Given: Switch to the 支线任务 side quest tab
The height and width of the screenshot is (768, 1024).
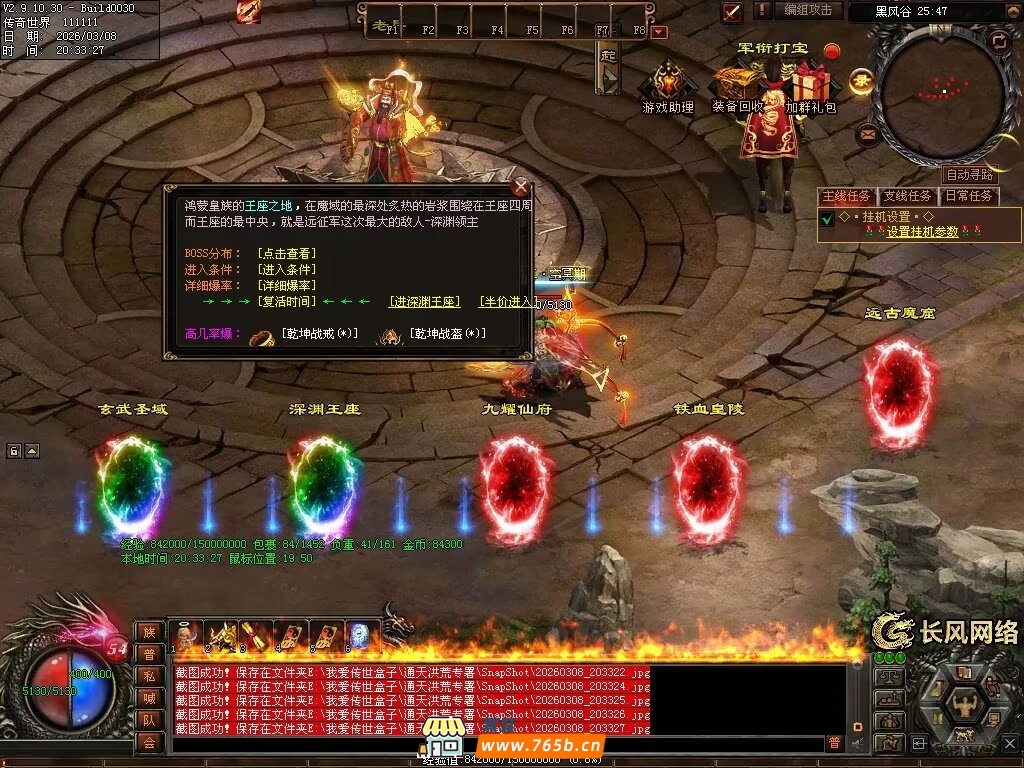Looking at the screenshot, I should tap(907, 196).
